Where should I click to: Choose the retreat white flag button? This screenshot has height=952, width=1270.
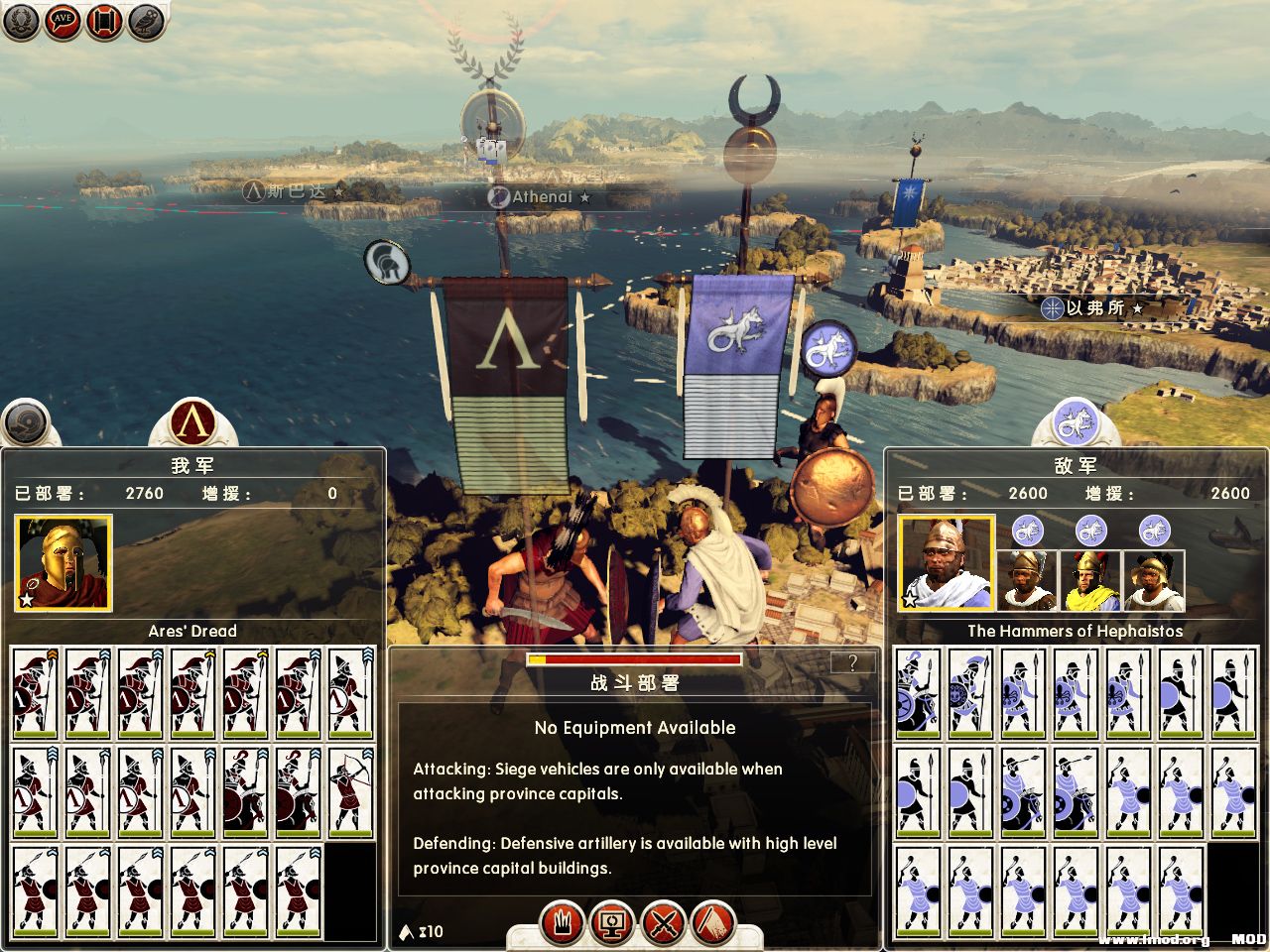[x=711, y=924]
